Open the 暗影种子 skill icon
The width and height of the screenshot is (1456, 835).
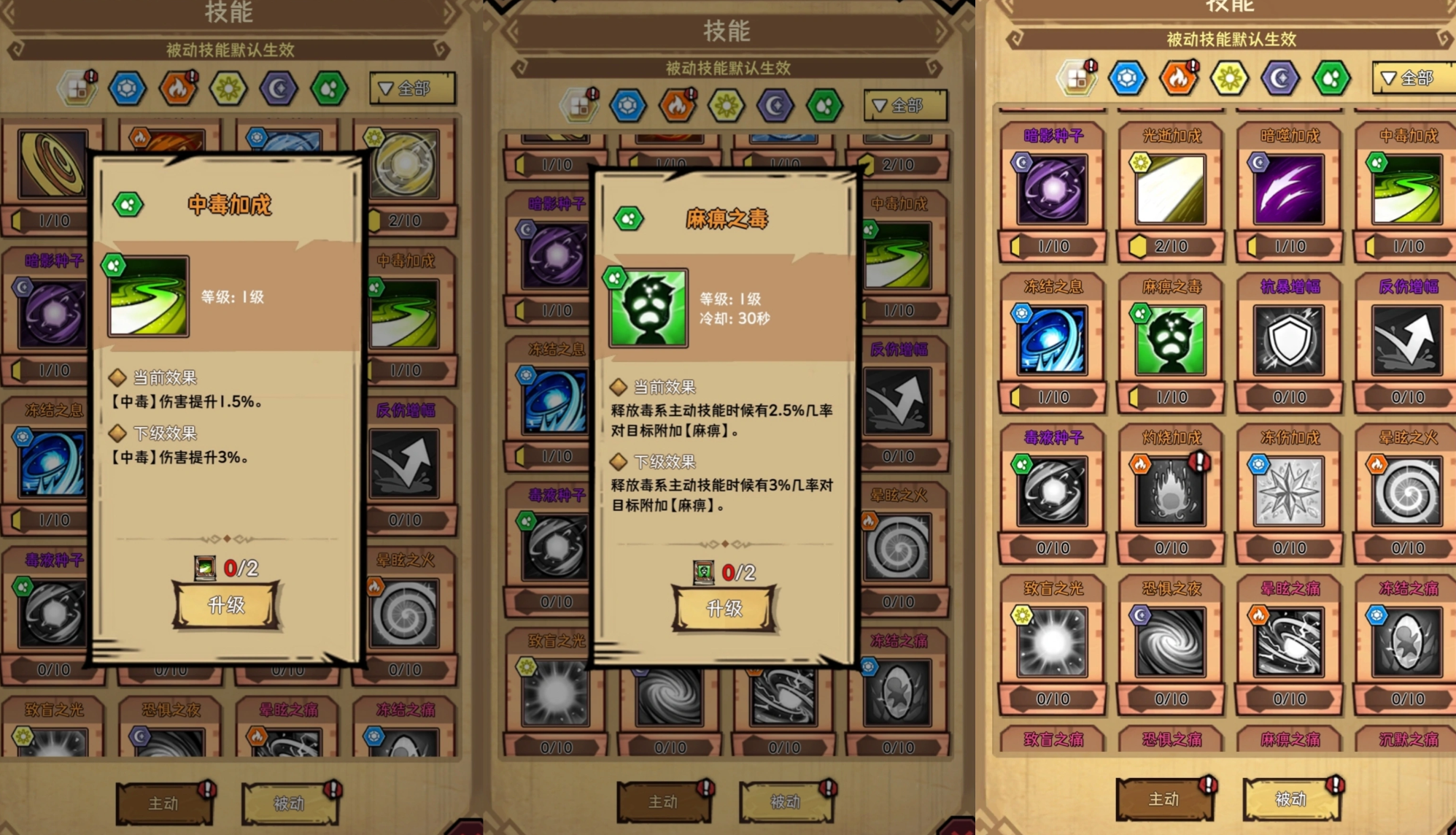point(1052,188)
